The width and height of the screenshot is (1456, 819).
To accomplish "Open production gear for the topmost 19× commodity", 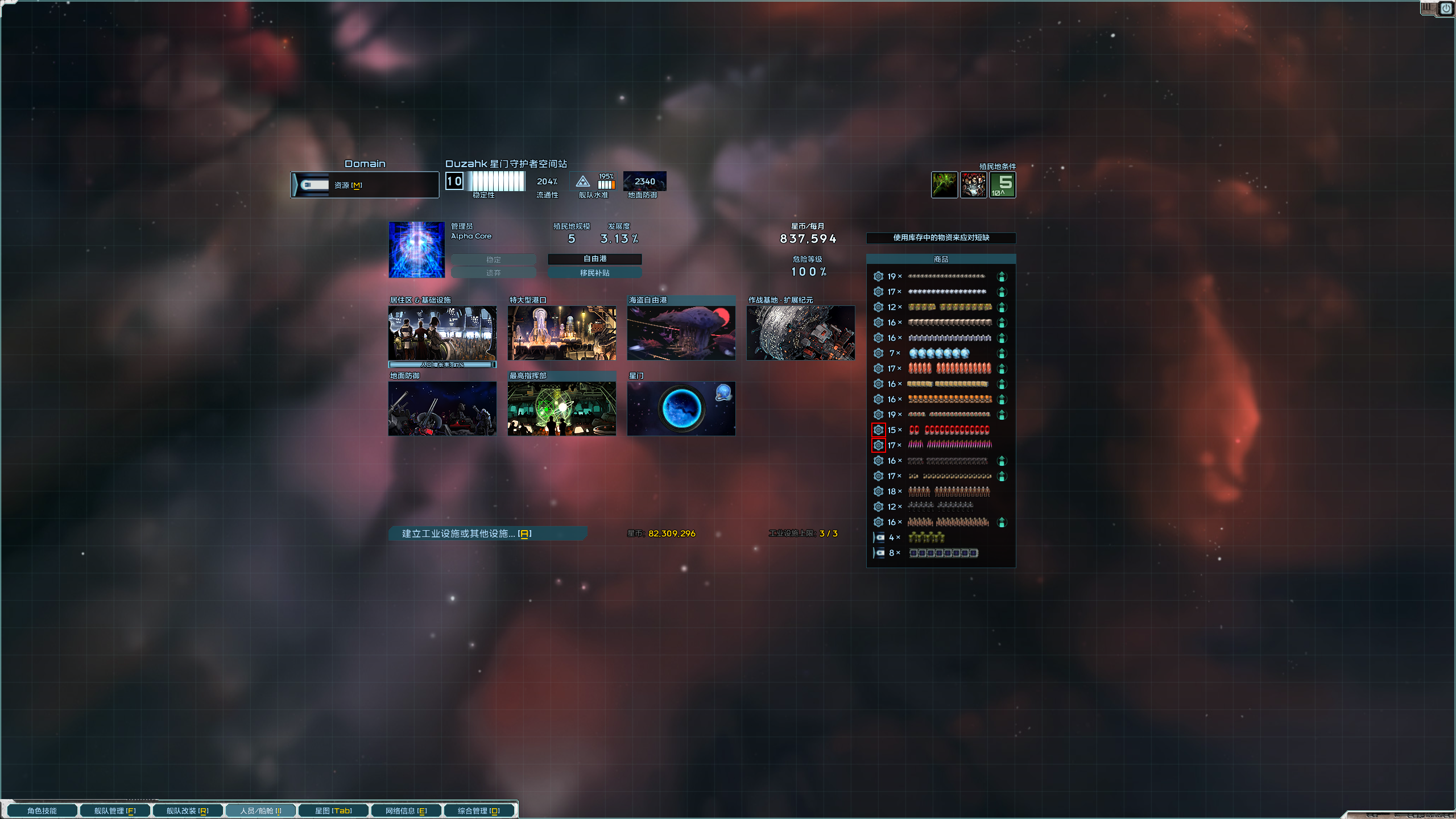I will tap(878, 276).
